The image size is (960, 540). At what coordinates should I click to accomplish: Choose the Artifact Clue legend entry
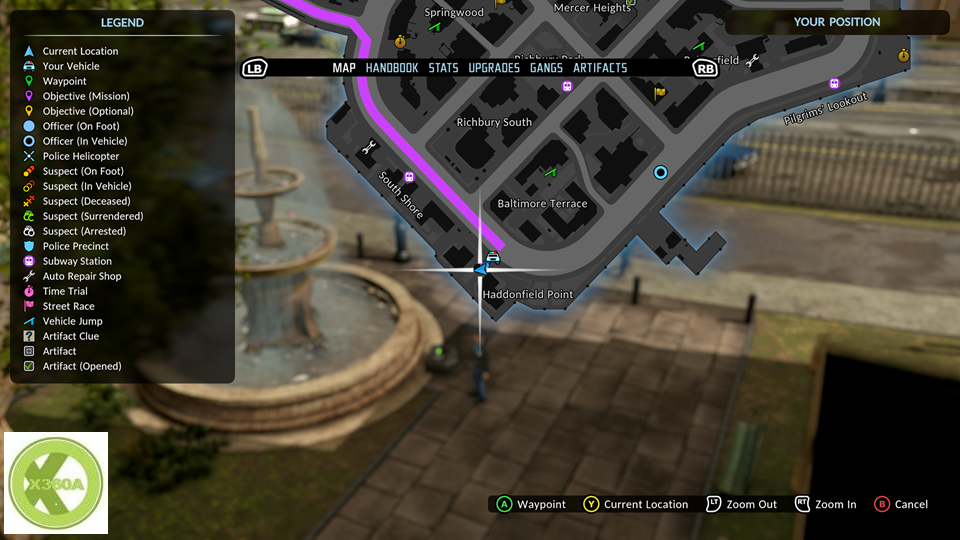point(70,336)
